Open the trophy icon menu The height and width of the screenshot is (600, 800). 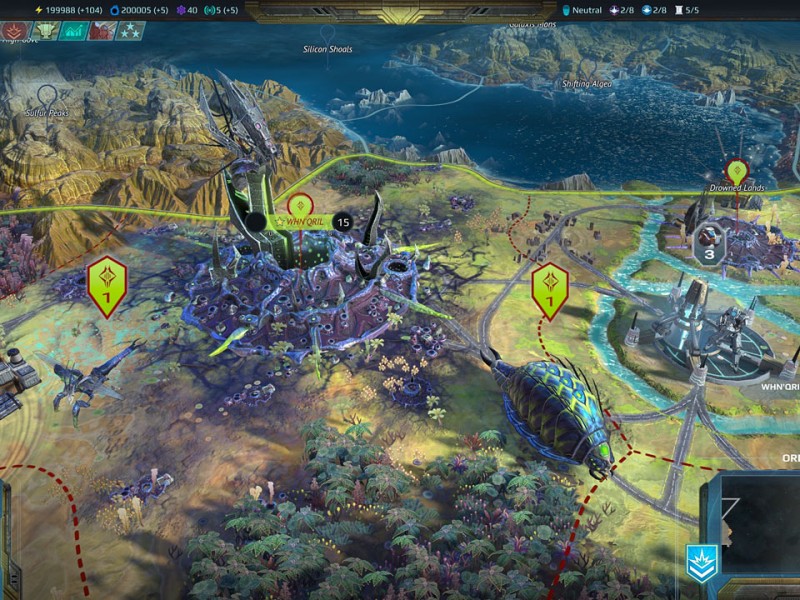click(43, 31)
